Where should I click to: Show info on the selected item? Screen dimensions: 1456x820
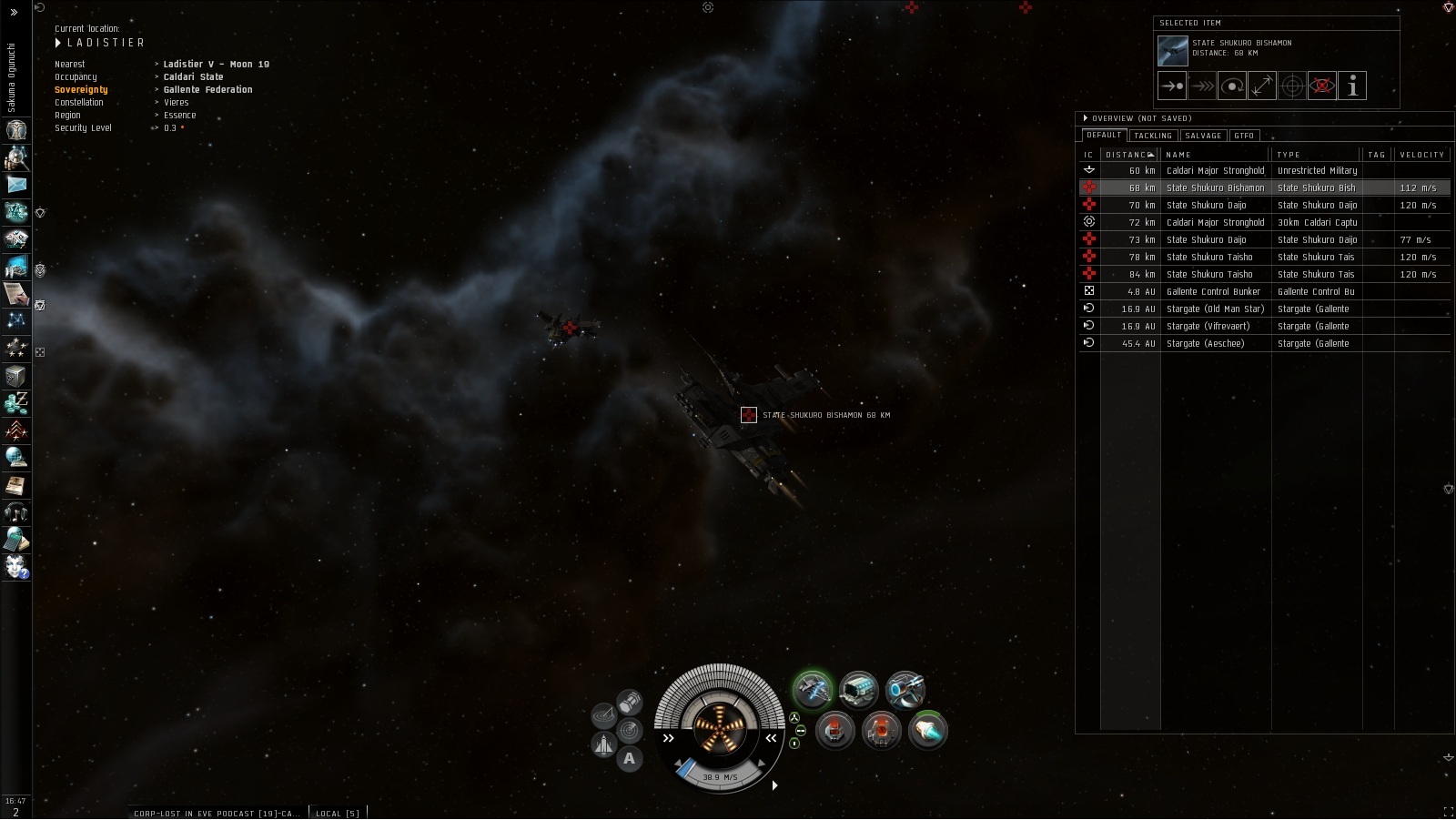click(1352, 86)
